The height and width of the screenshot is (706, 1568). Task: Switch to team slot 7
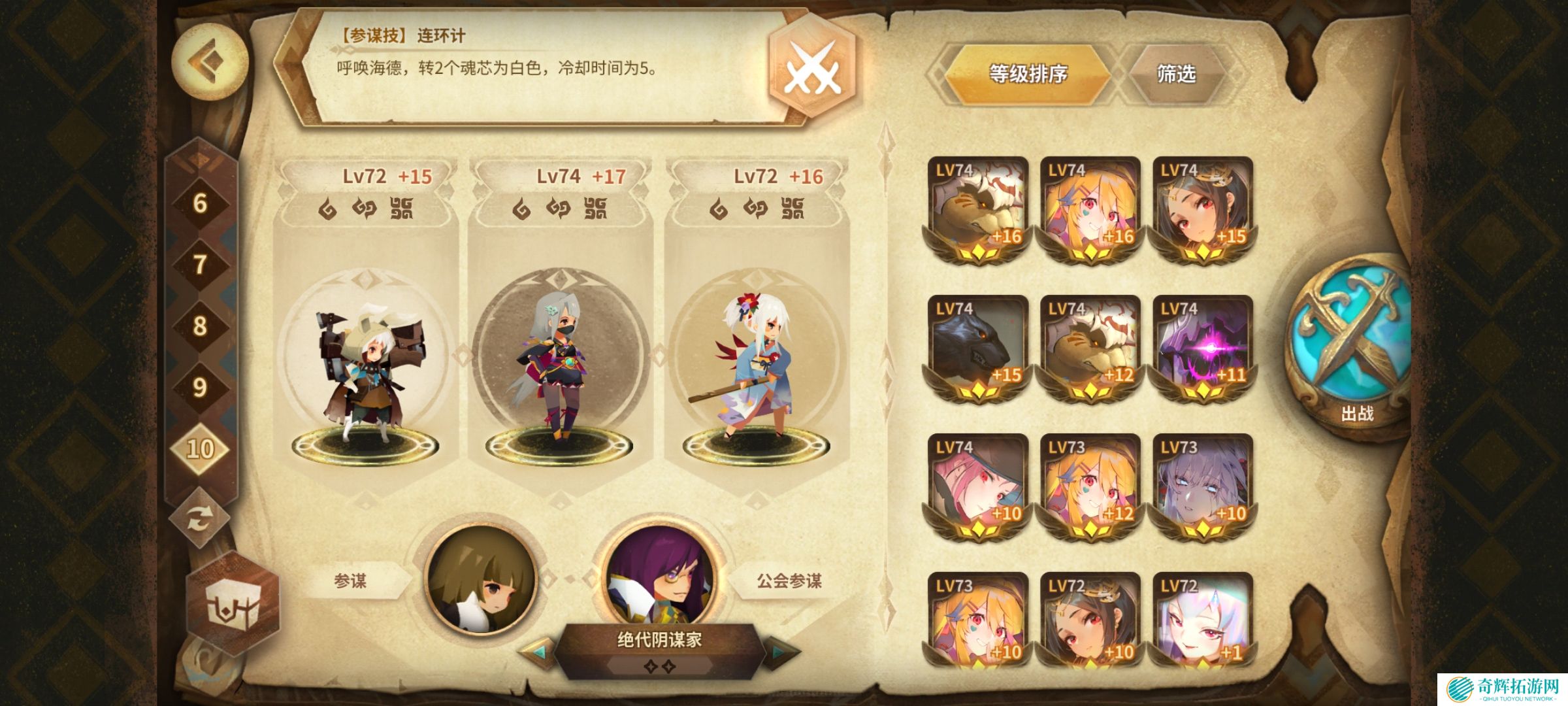(200, 265)
